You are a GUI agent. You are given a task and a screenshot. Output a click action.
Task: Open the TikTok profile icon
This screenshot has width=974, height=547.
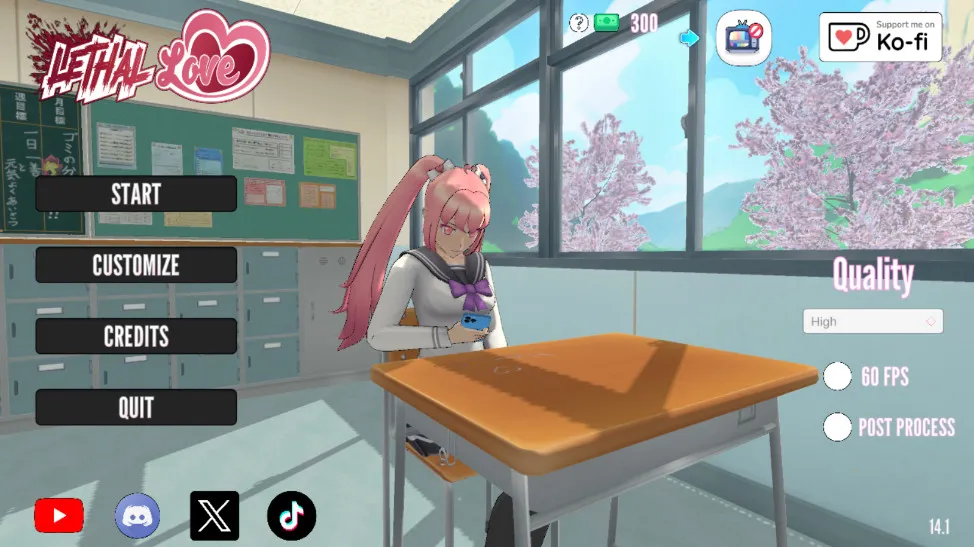pyautogui.click(x=291, y=516)
